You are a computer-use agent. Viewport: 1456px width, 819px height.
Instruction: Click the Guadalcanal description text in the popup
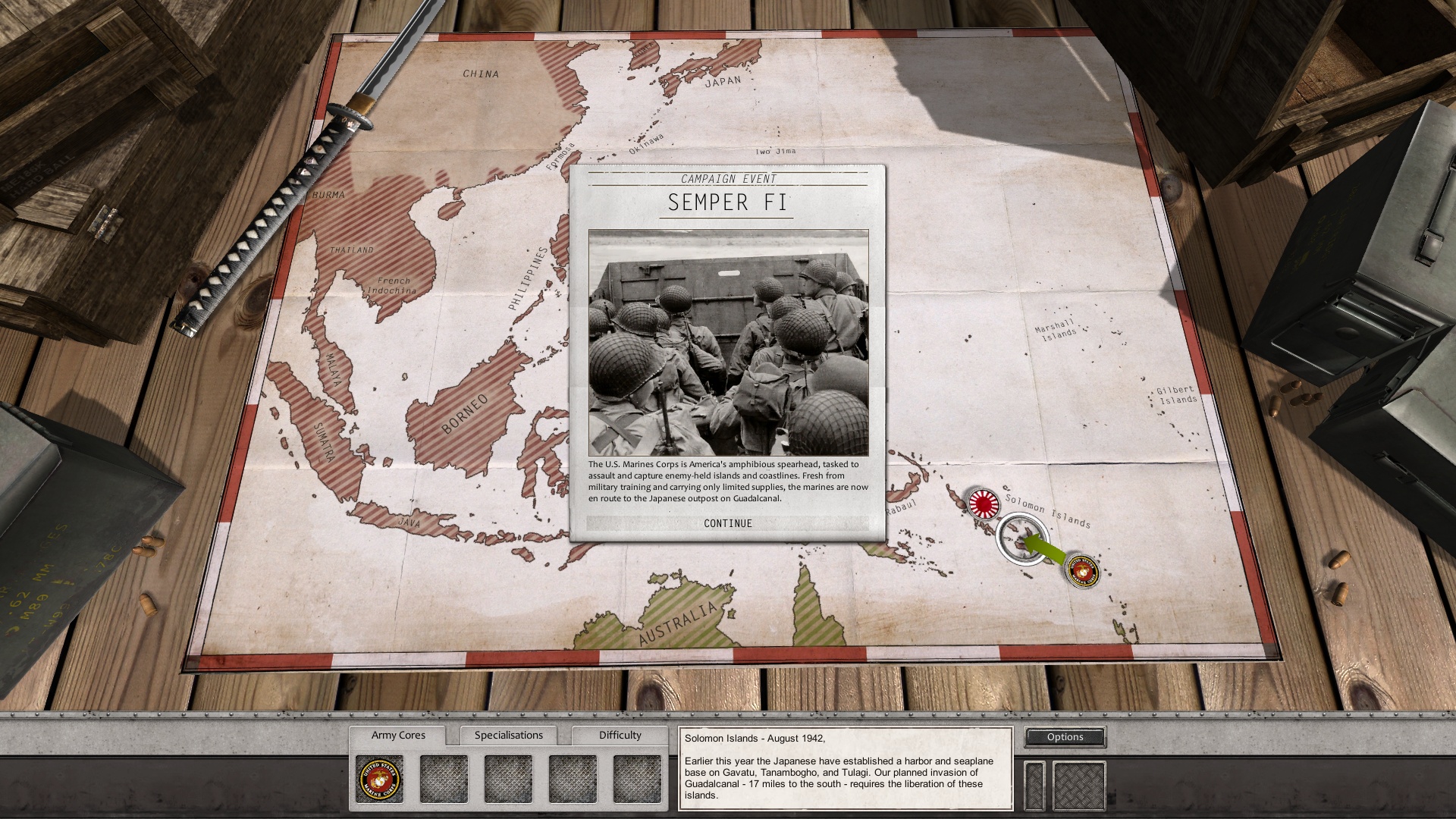[728, 479]
